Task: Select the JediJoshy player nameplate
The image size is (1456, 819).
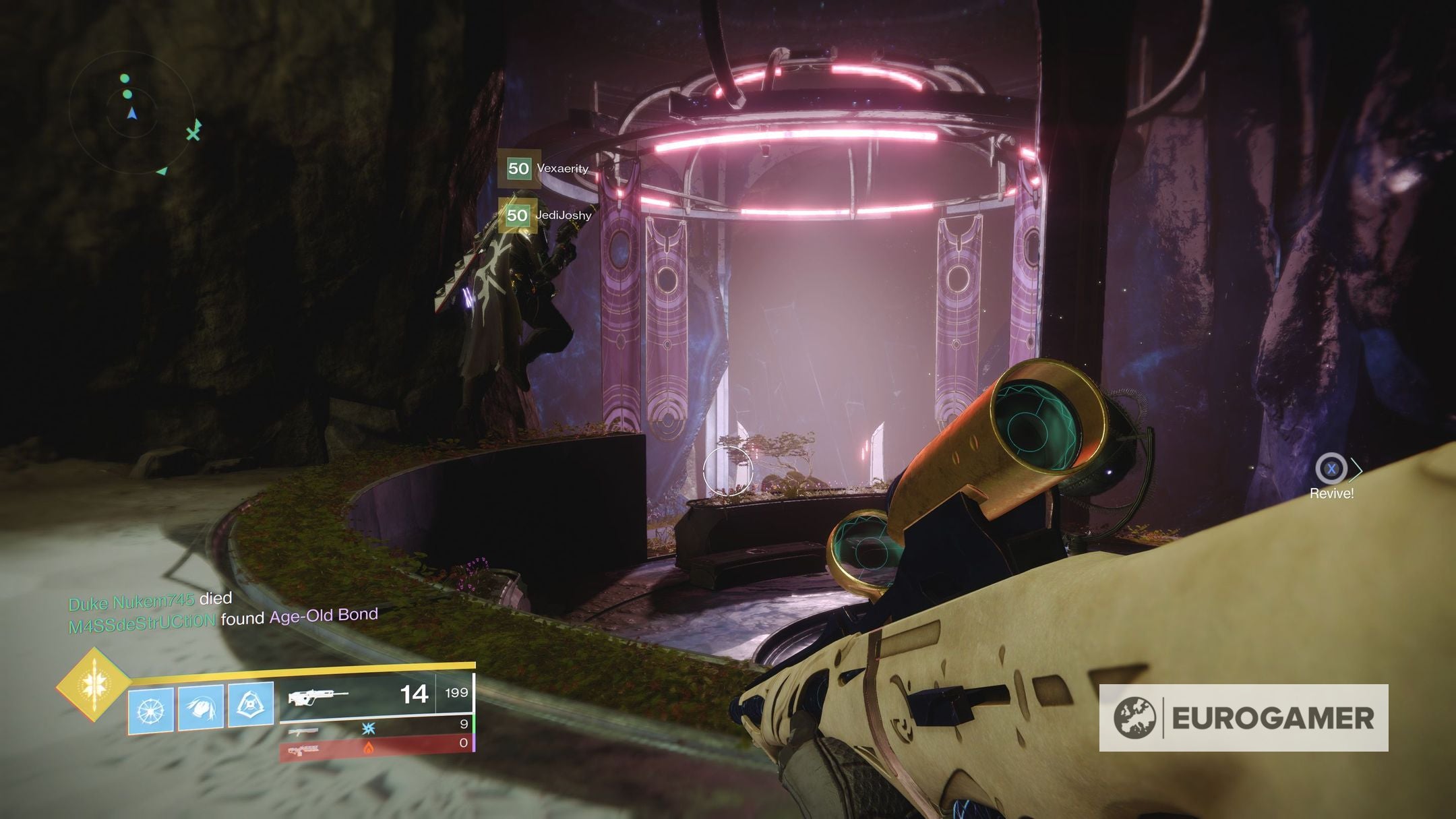Action: tap(549, 215)
